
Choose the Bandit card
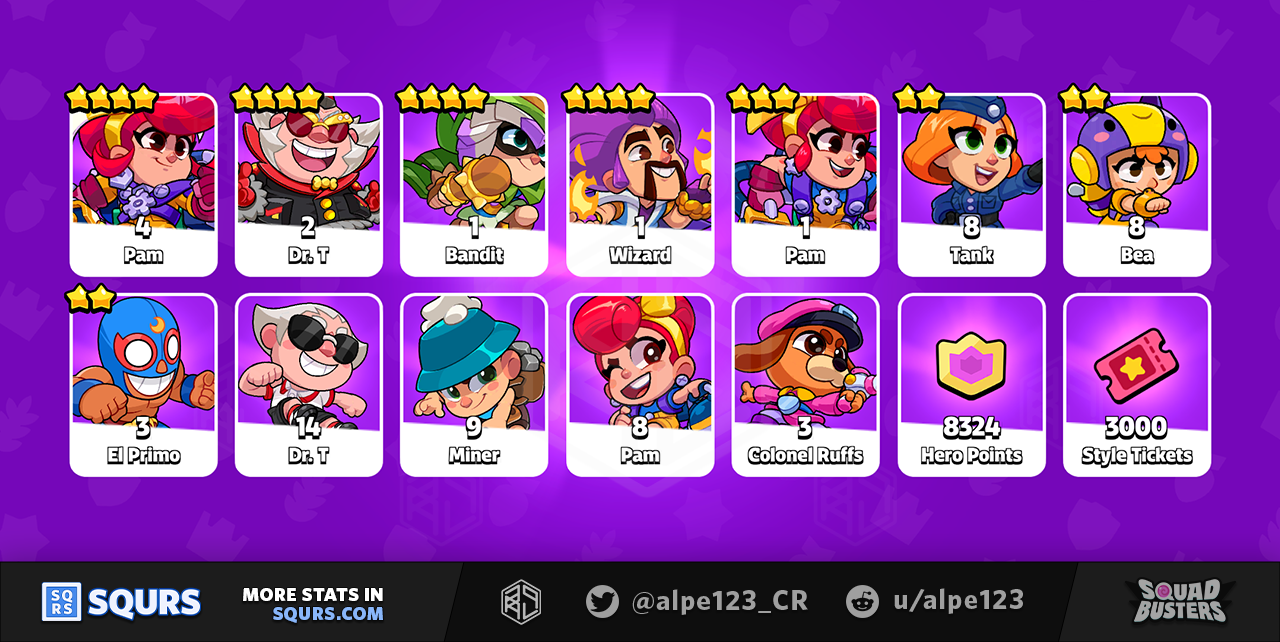pos(474,185)
